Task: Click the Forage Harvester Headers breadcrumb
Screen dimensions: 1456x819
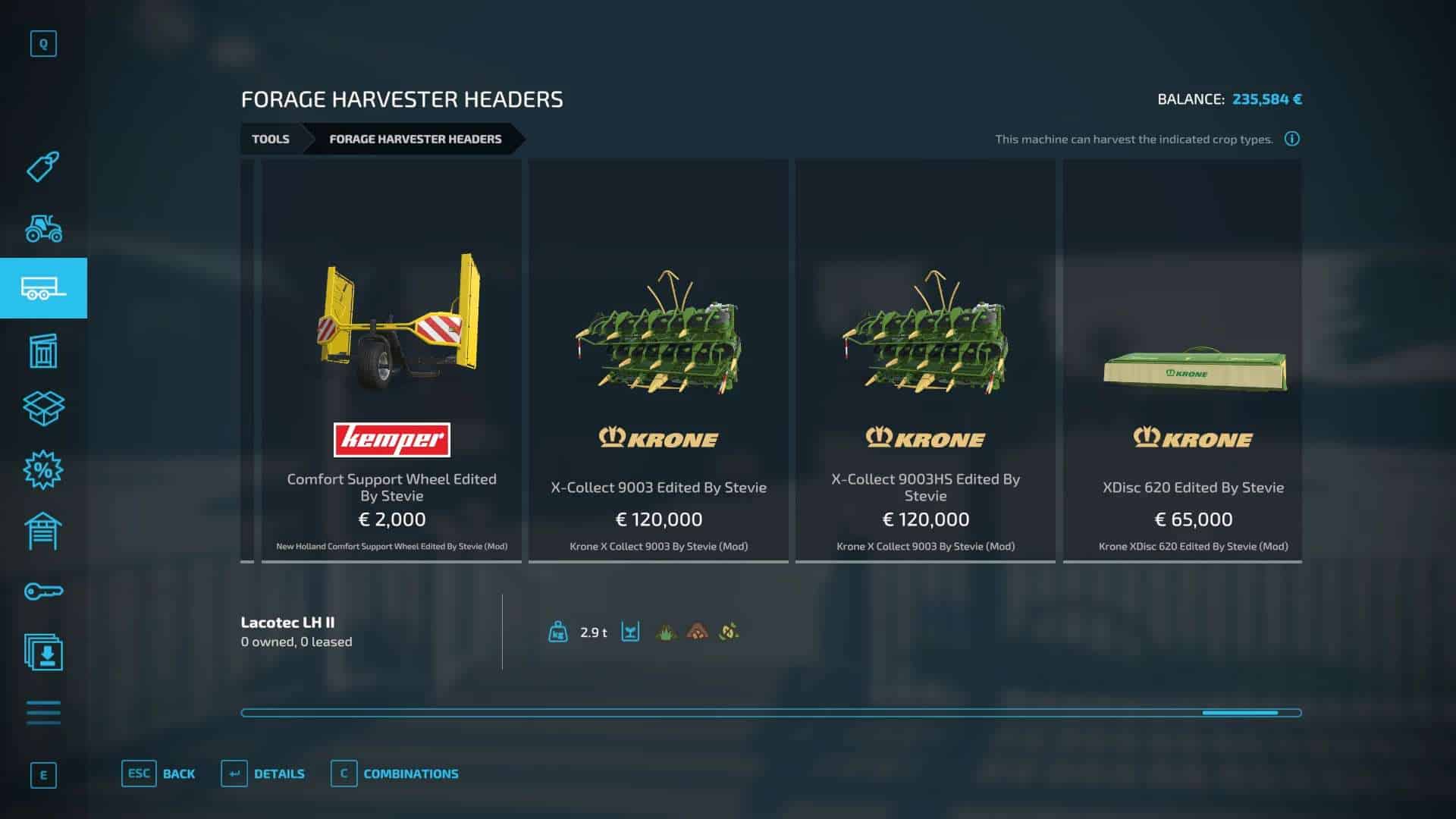Action: (x=415, y=139)
